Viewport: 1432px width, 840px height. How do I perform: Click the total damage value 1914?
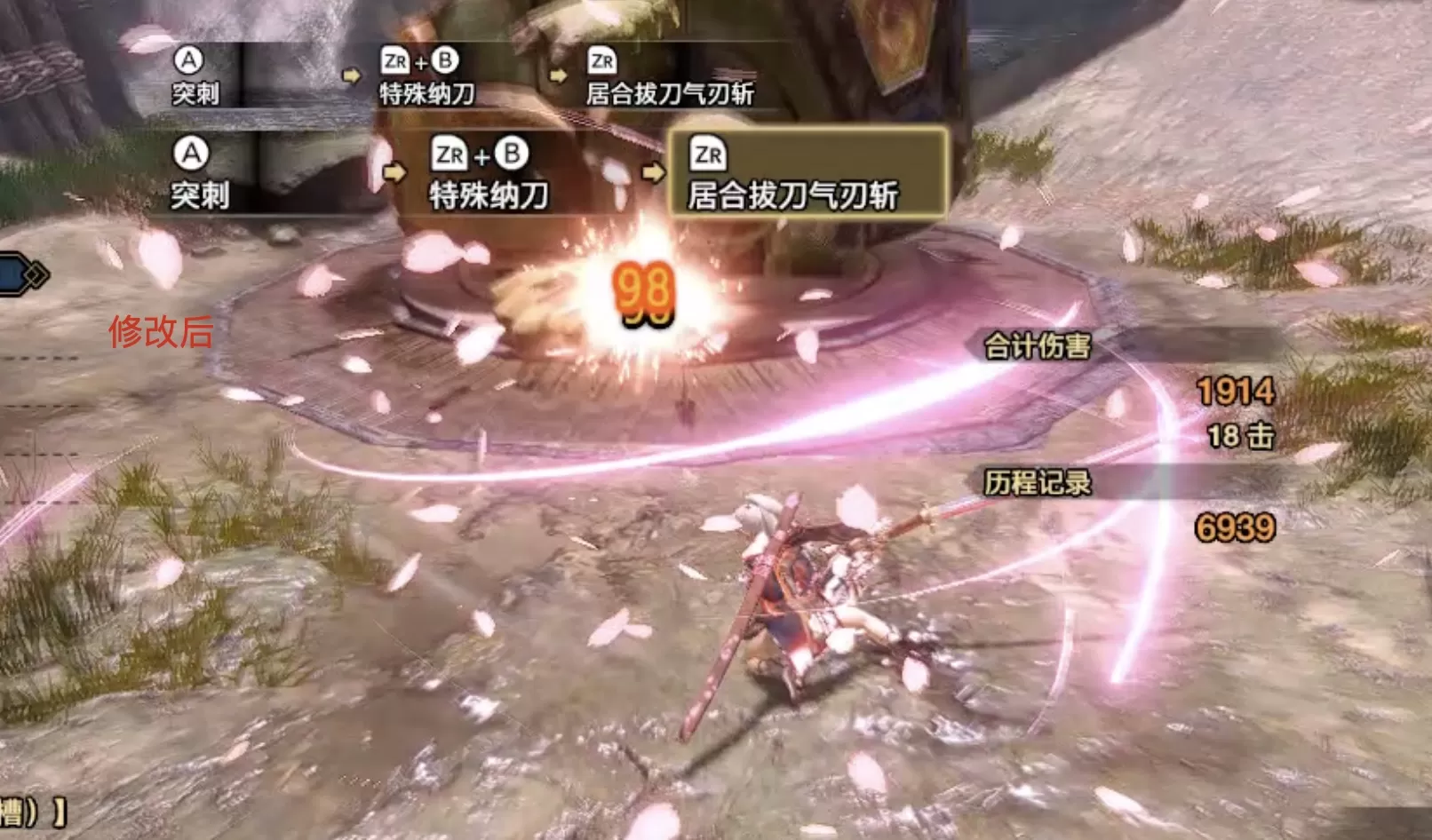(x=1235, y=389)
